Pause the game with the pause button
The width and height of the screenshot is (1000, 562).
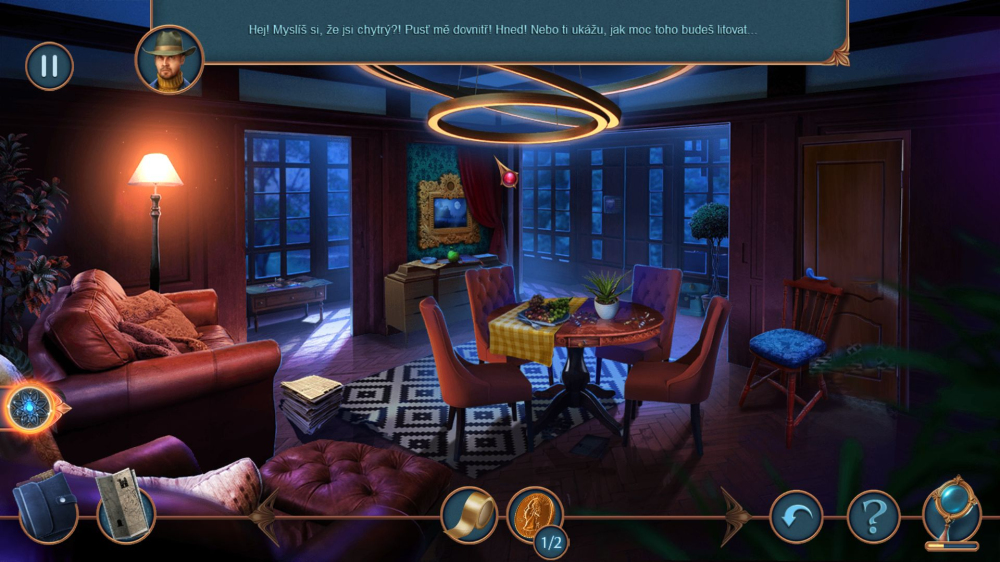49,66
